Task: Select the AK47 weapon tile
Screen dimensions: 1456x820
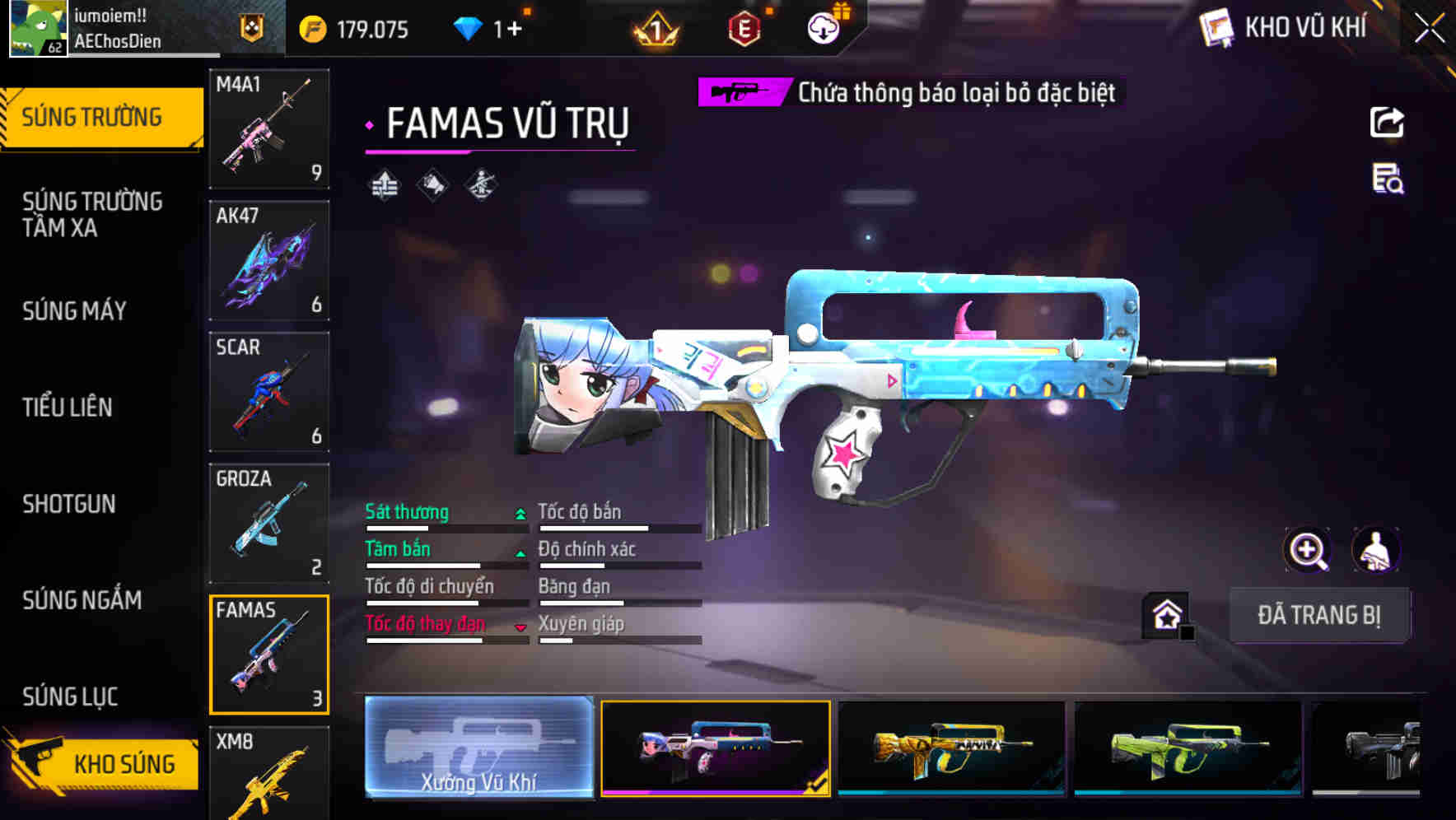Action: (x=269, y=260)
